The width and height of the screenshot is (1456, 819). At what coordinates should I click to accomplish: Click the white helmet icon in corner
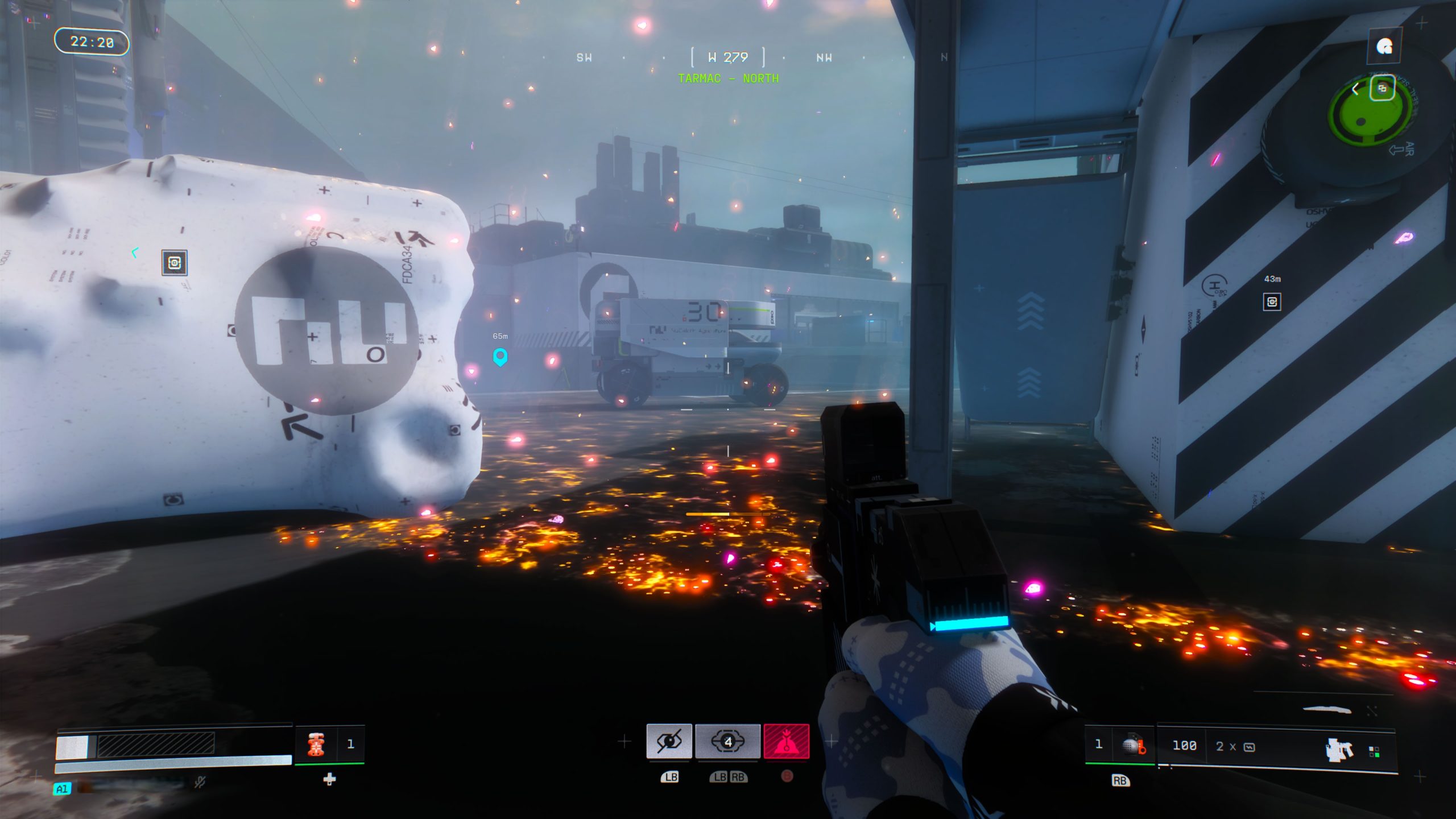[1384, 47]
